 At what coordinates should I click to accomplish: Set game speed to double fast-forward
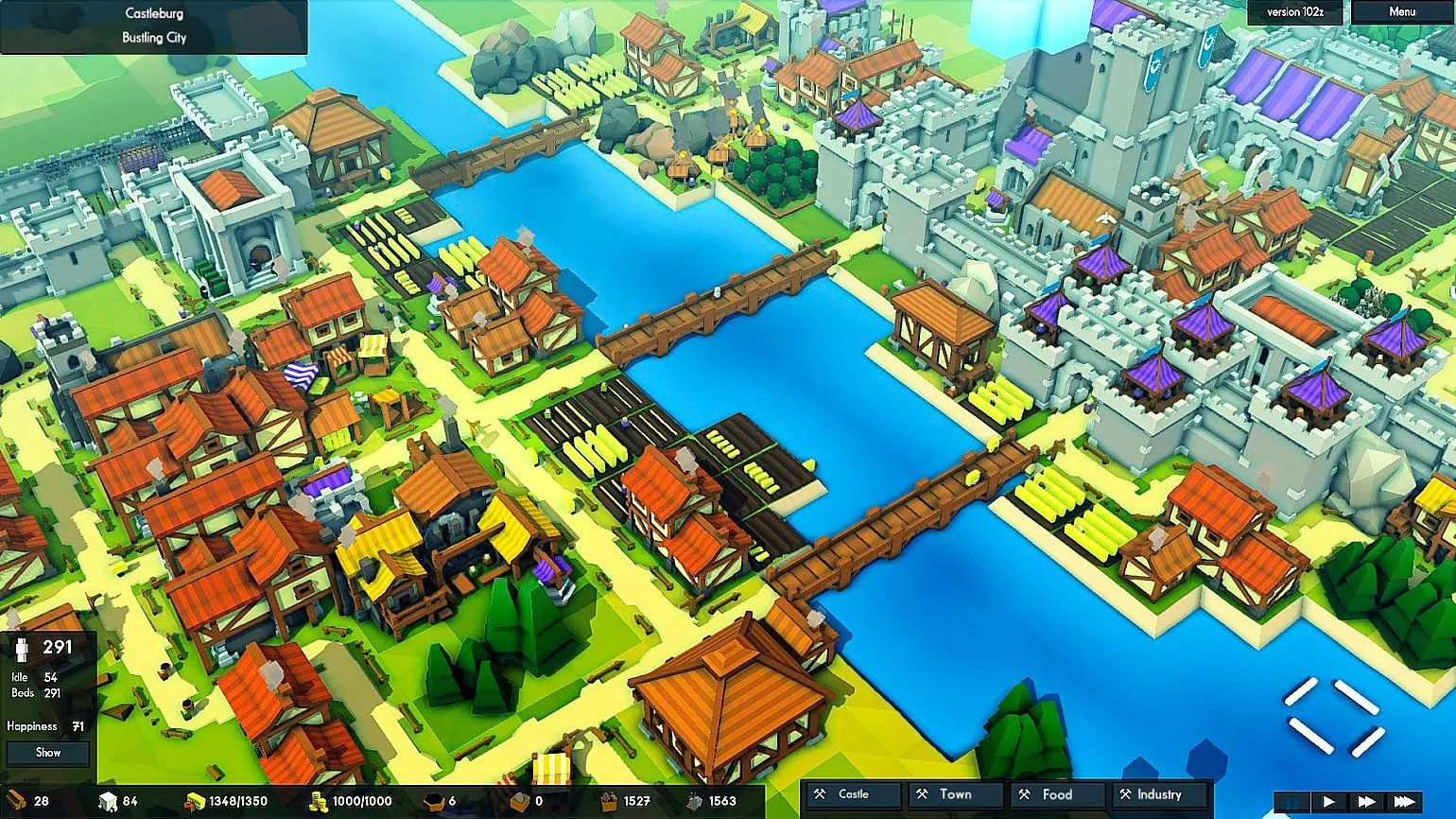coord(1366,802)
